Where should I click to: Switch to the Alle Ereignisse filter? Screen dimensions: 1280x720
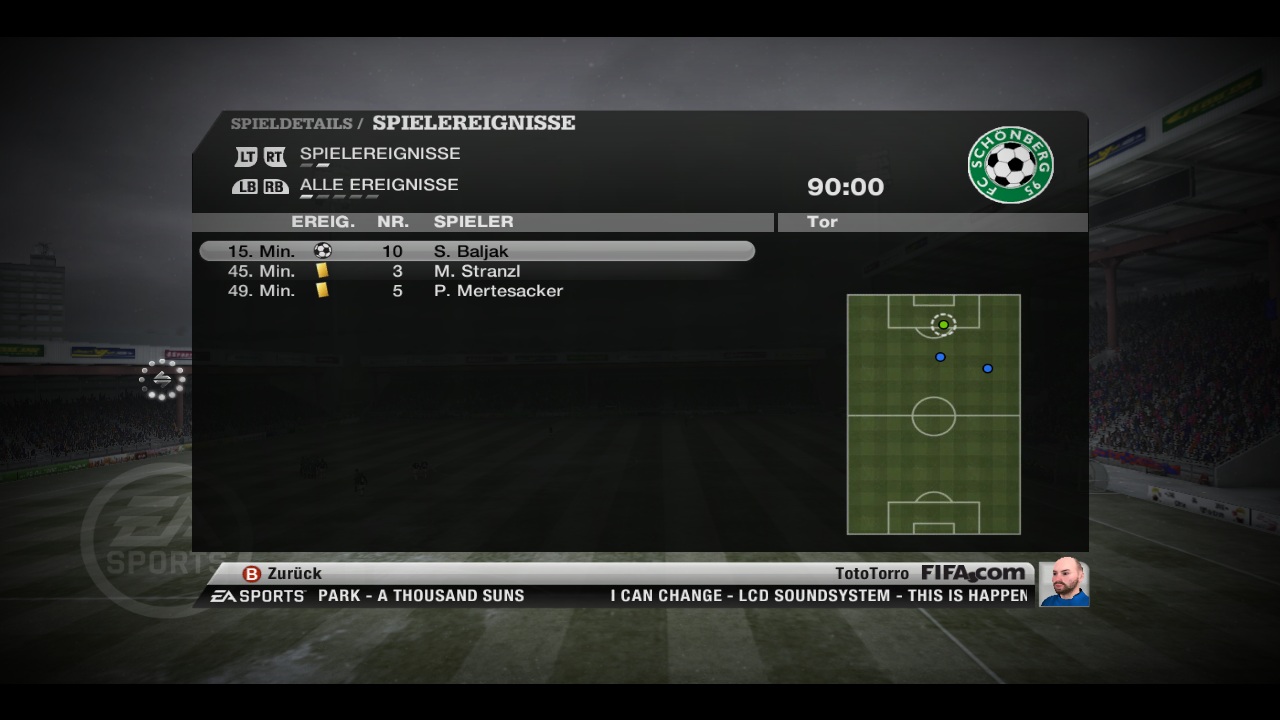pyautogui.click(x=378, y=185)
